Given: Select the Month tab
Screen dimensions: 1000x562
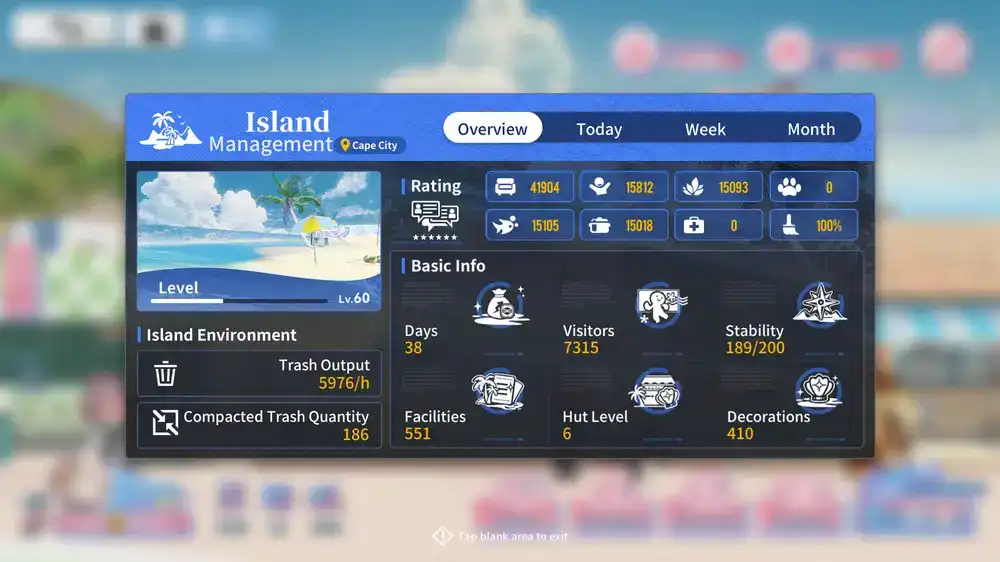Looking at the screenshot, I should coord(811,129).
